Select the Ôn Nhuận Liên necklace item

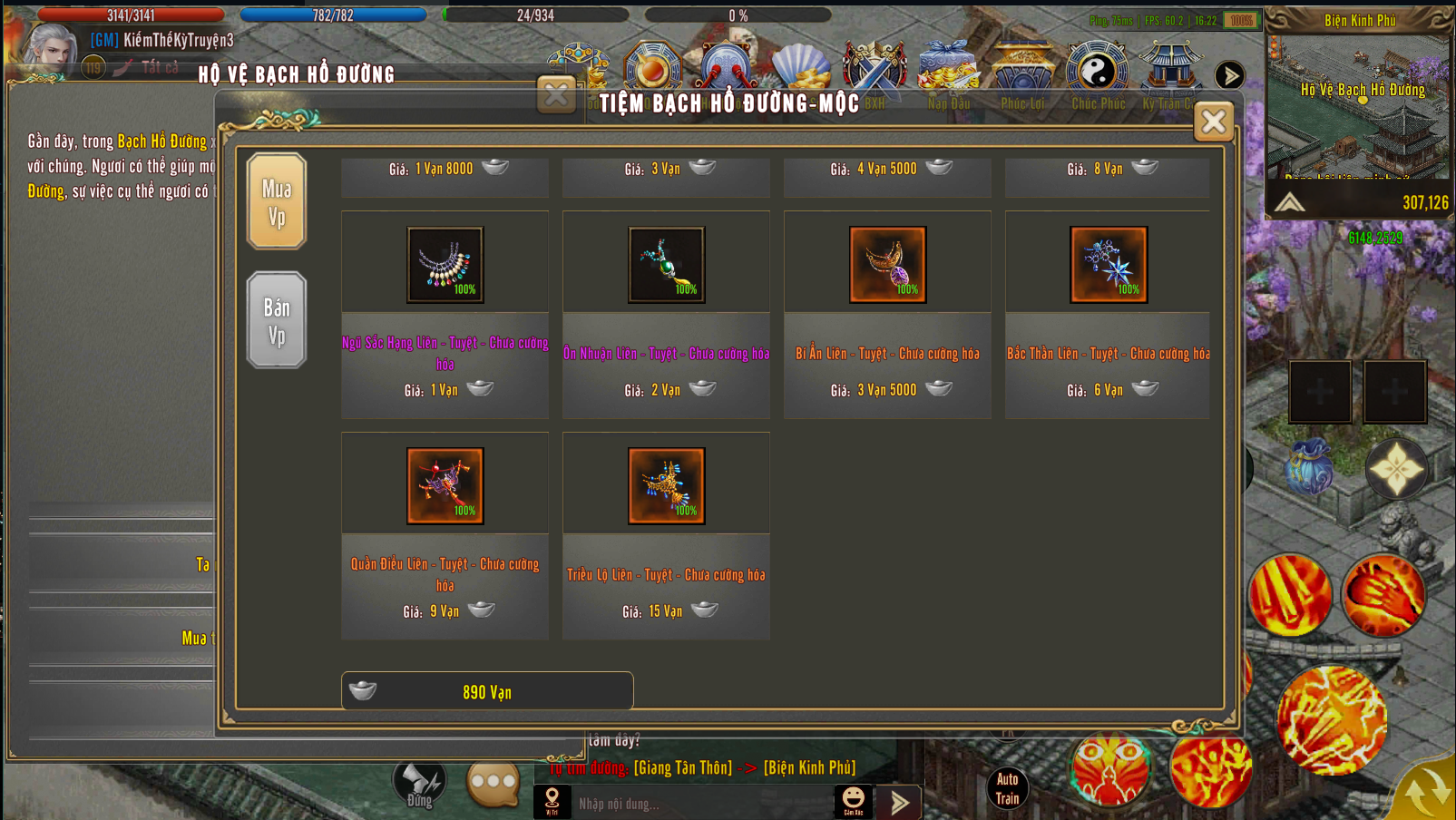click(666, 265)
